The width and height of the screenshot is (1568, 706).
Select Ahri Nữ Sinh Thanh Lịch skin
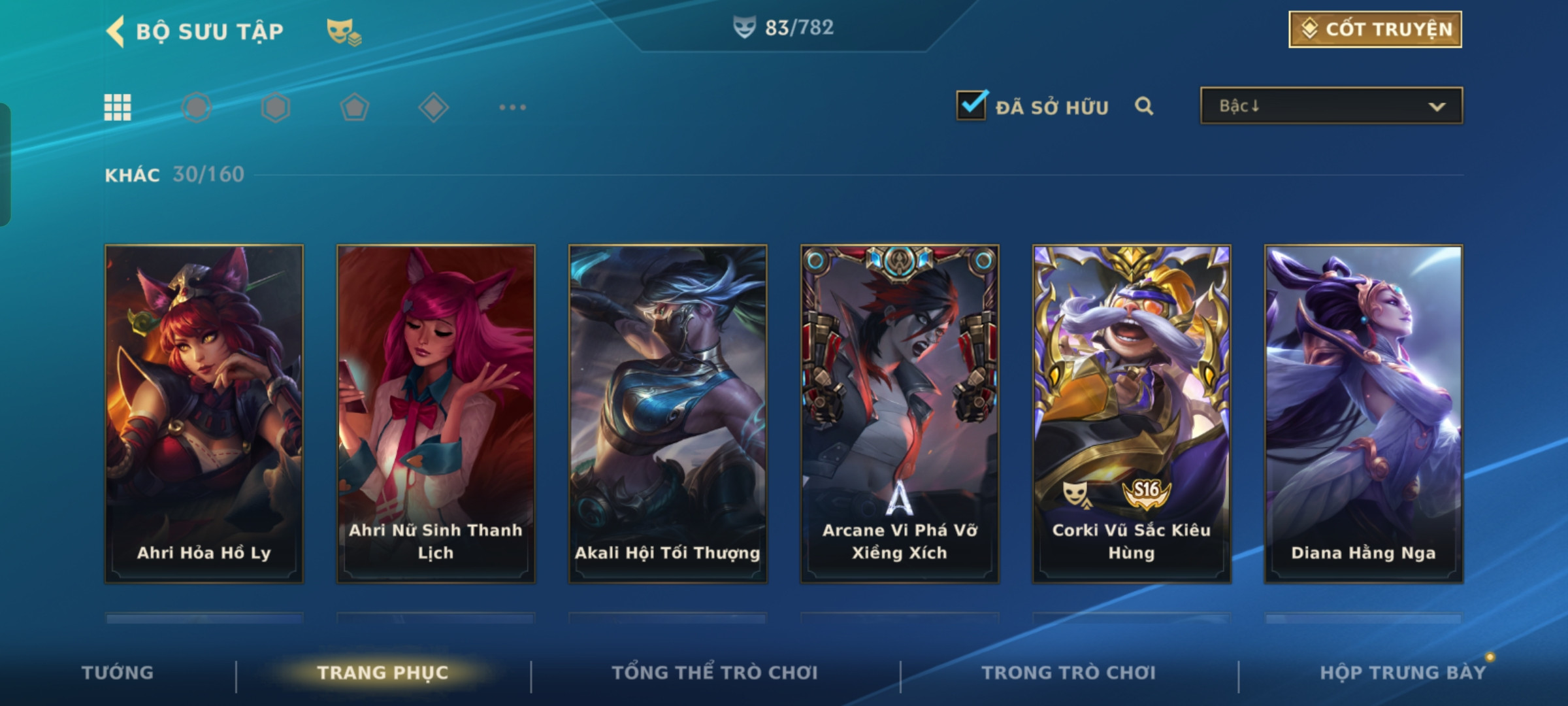pyautogui.click(x=436, y=413)
